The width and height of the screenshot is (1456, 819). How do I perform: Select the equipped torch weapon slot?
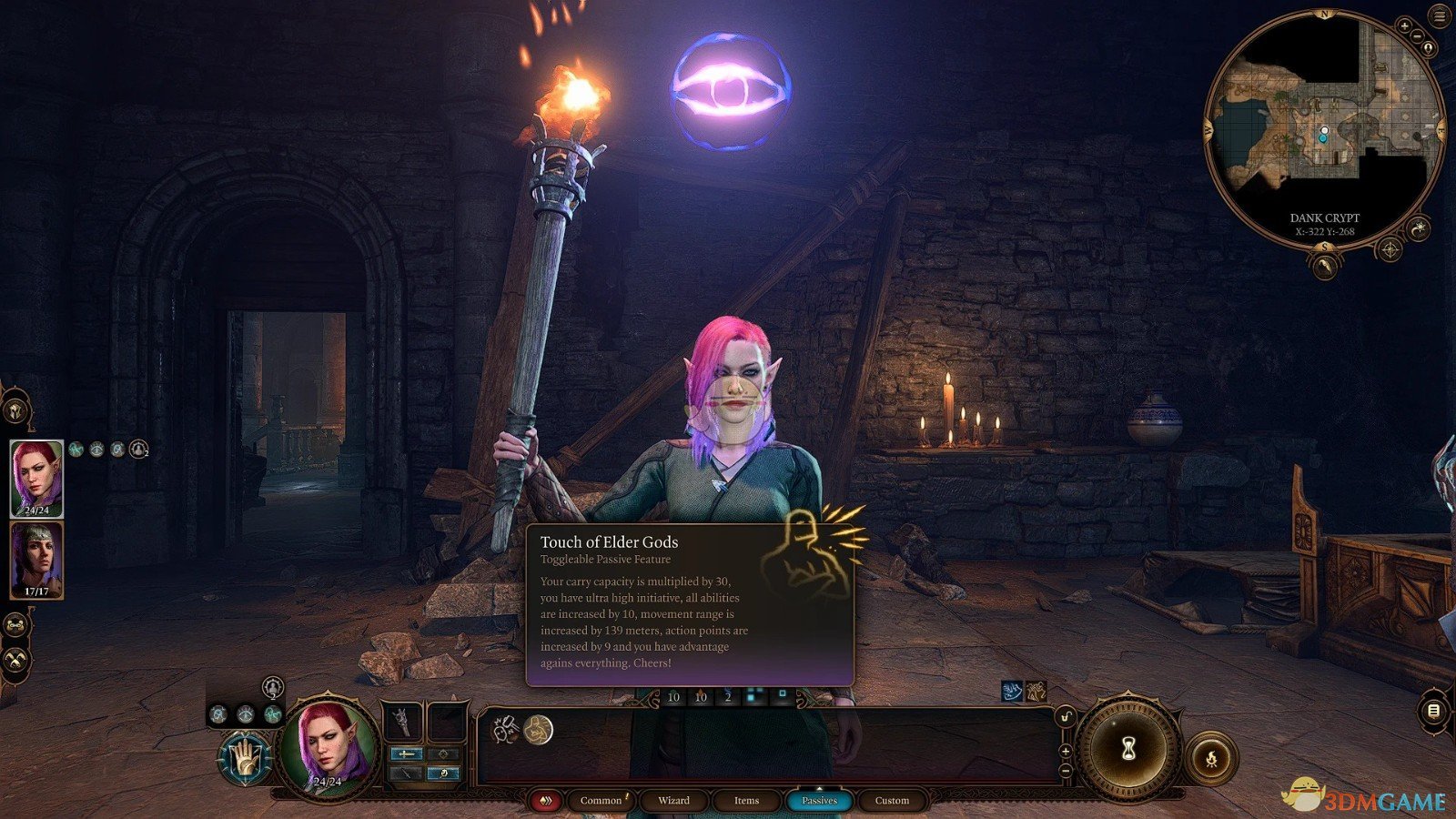401,723
